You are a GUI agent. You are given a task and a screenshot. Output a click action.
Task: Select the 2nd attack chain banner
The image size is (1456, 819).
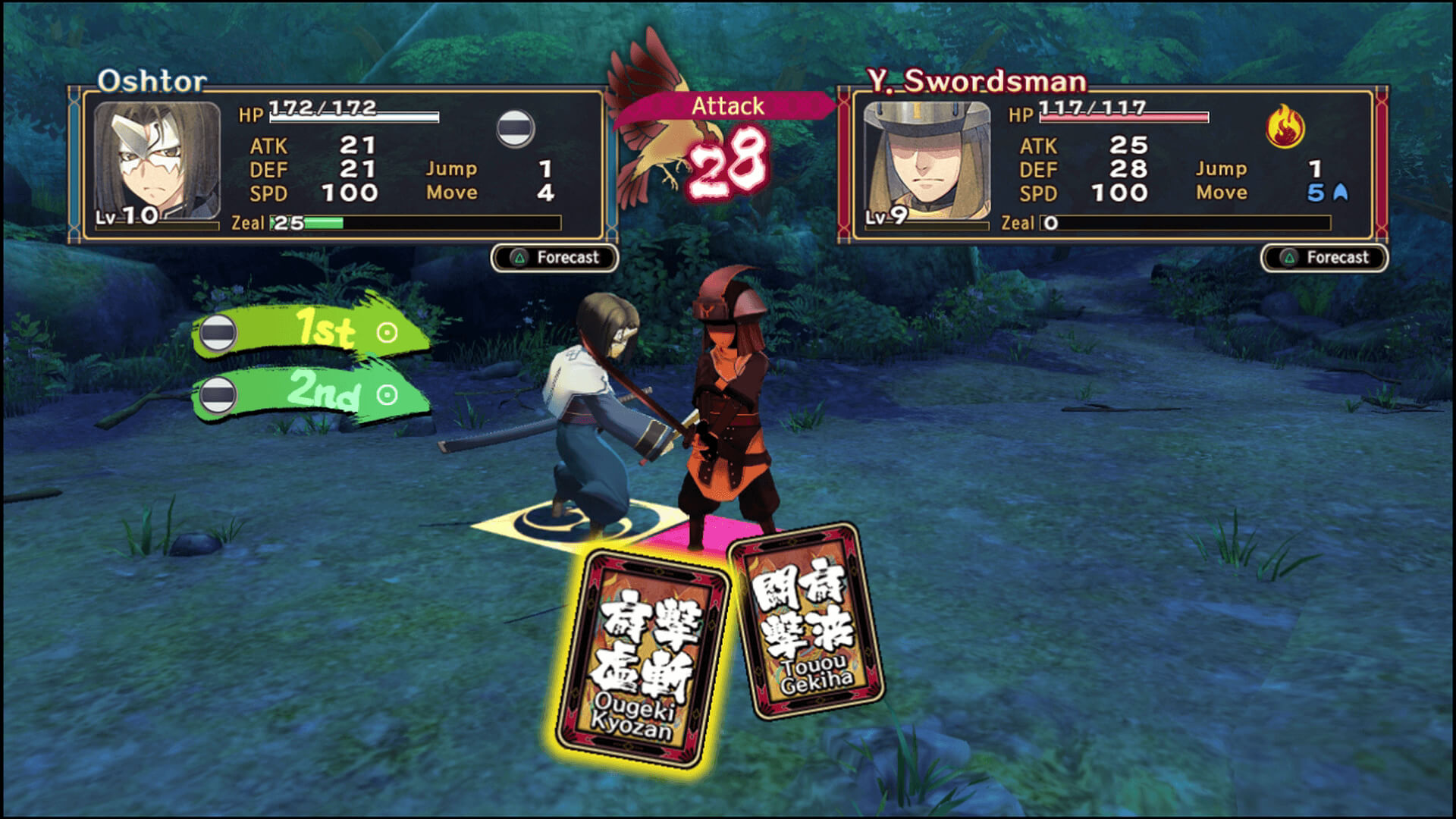(311, 394)
